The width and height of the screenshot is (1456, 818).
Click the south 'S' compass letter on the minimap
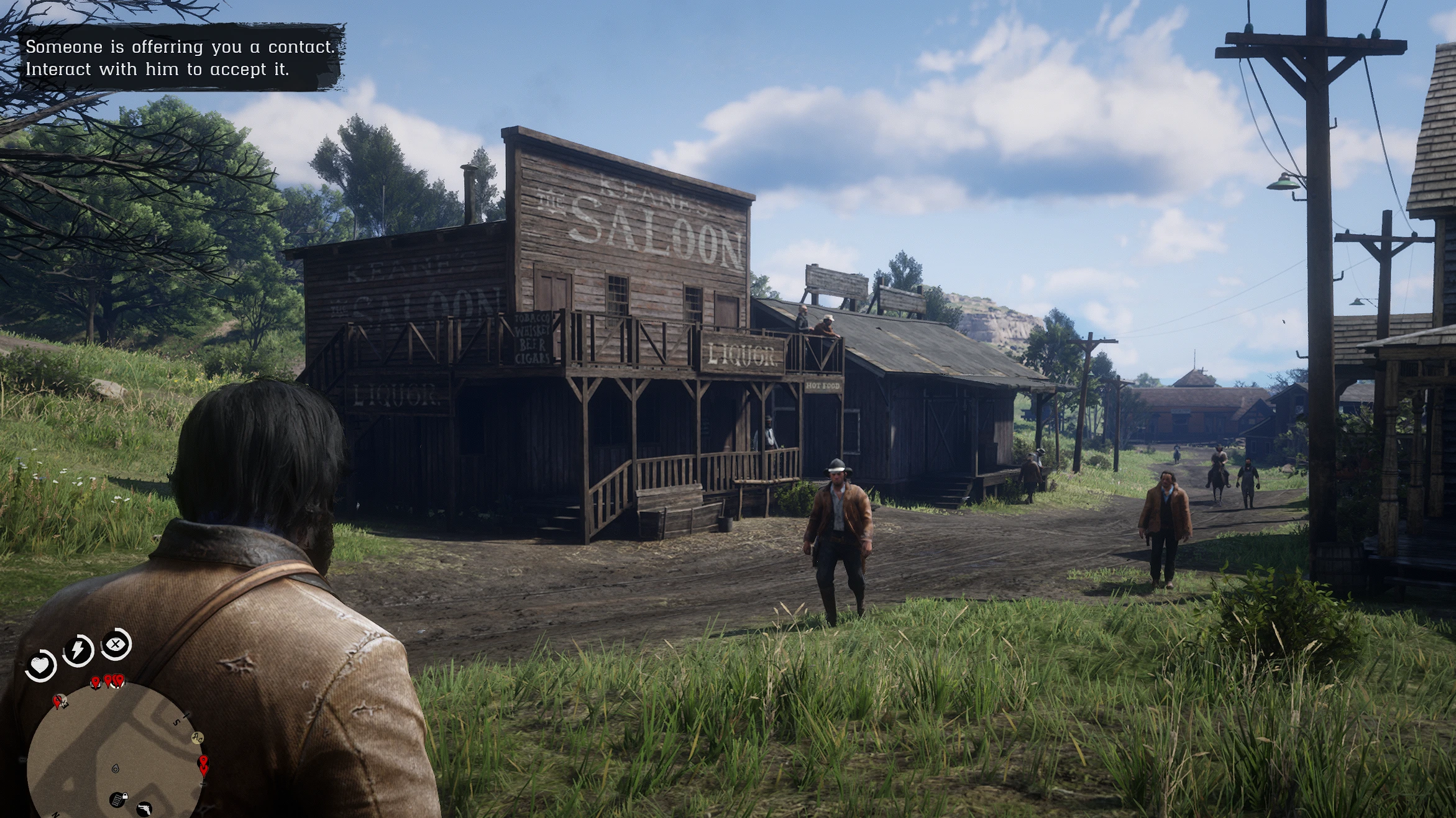pos(175,722)
